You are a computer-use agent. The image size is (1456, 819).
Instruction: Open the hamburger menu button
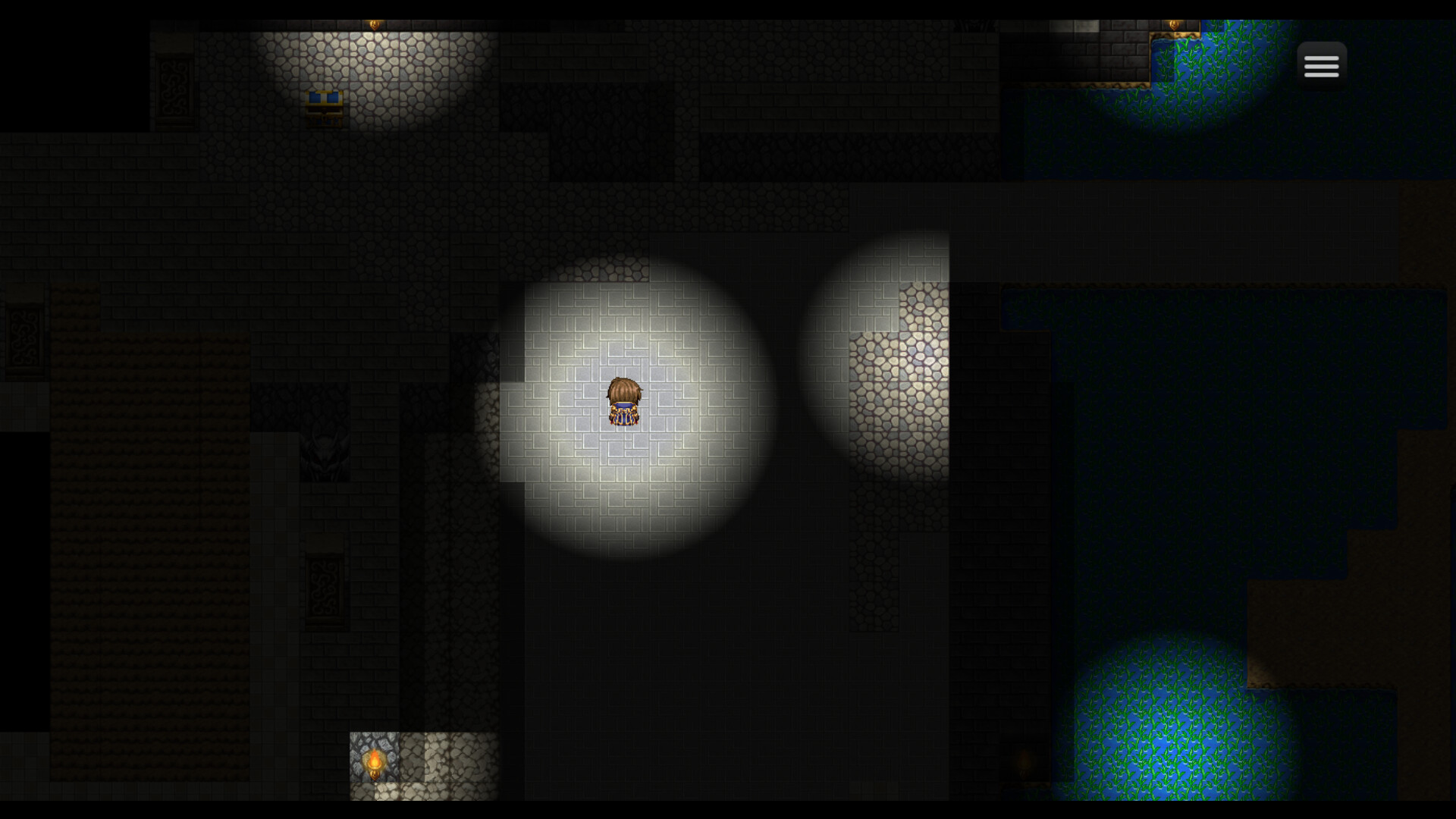pos(1321,64)
